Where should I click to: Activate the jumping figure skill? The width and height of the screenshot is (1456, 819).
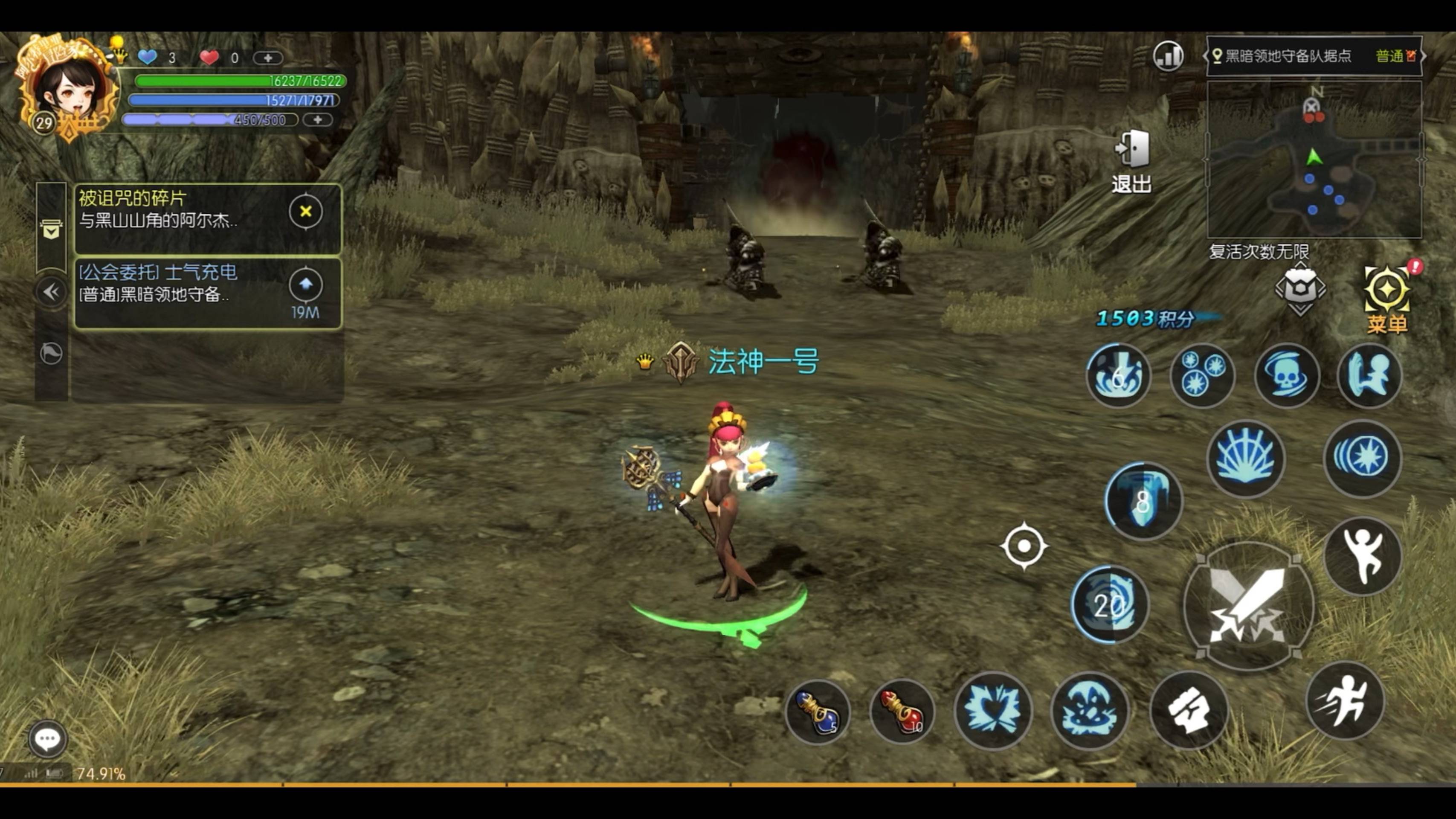pos(1363,555)
